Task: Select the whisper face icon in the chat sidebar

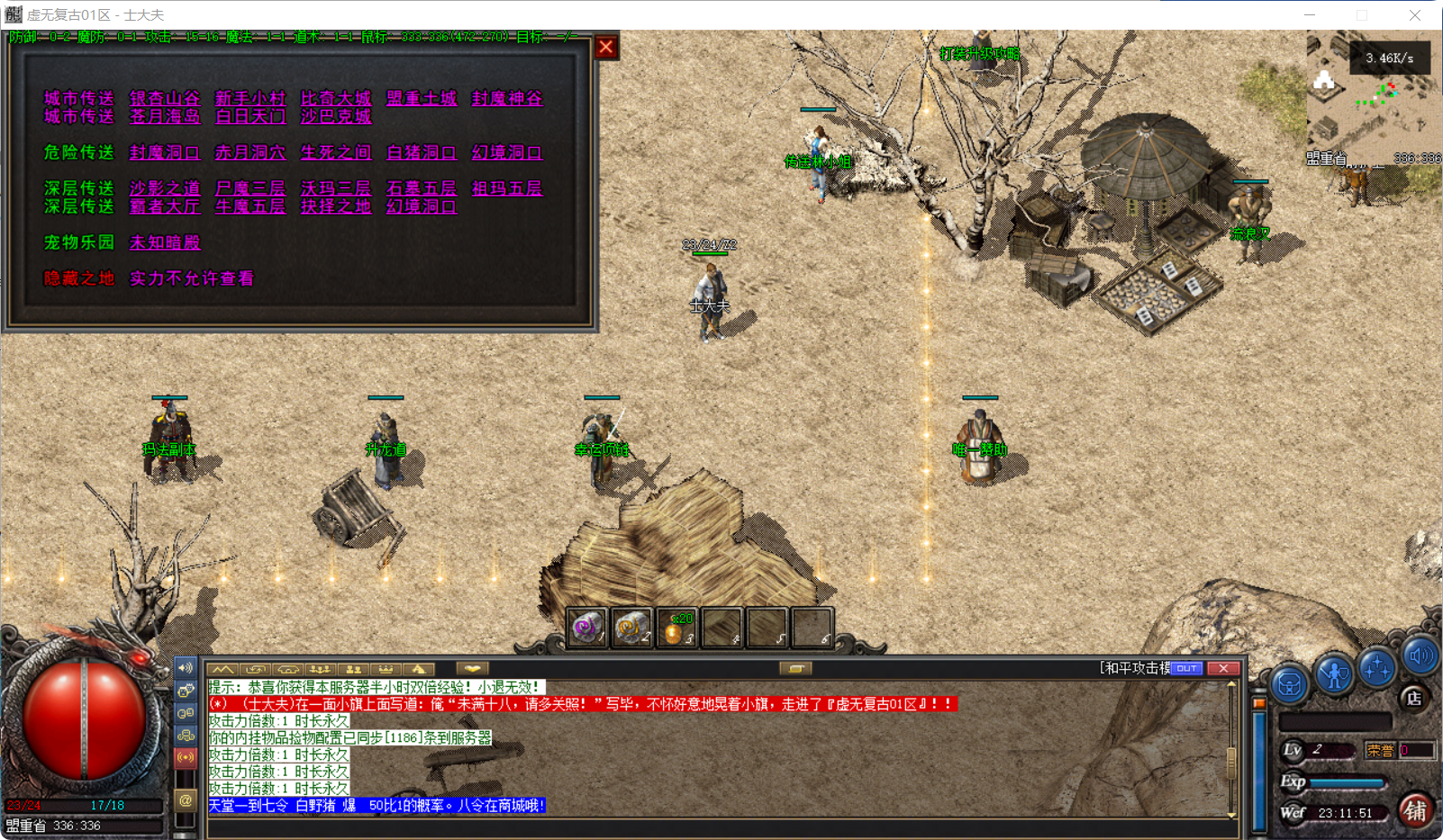Action: tap(186, 691)
